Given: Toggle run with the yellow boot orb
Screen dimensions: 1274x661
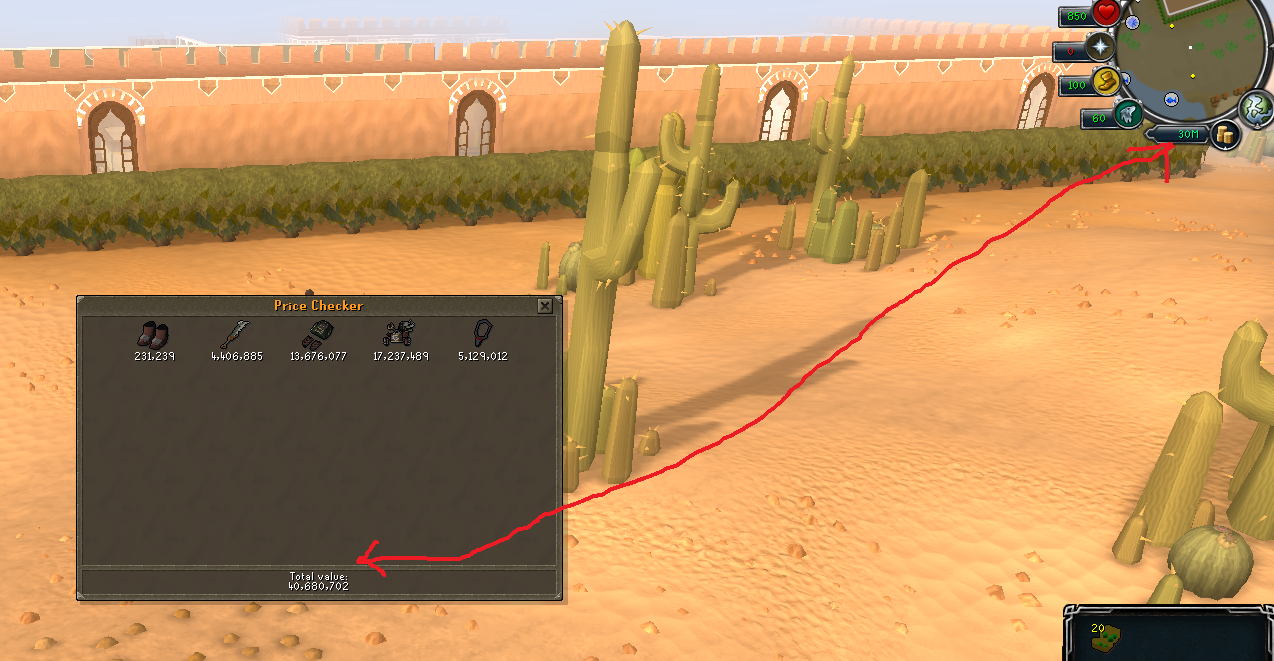Looking at the screenshot, I should (x=1104, y=82).
